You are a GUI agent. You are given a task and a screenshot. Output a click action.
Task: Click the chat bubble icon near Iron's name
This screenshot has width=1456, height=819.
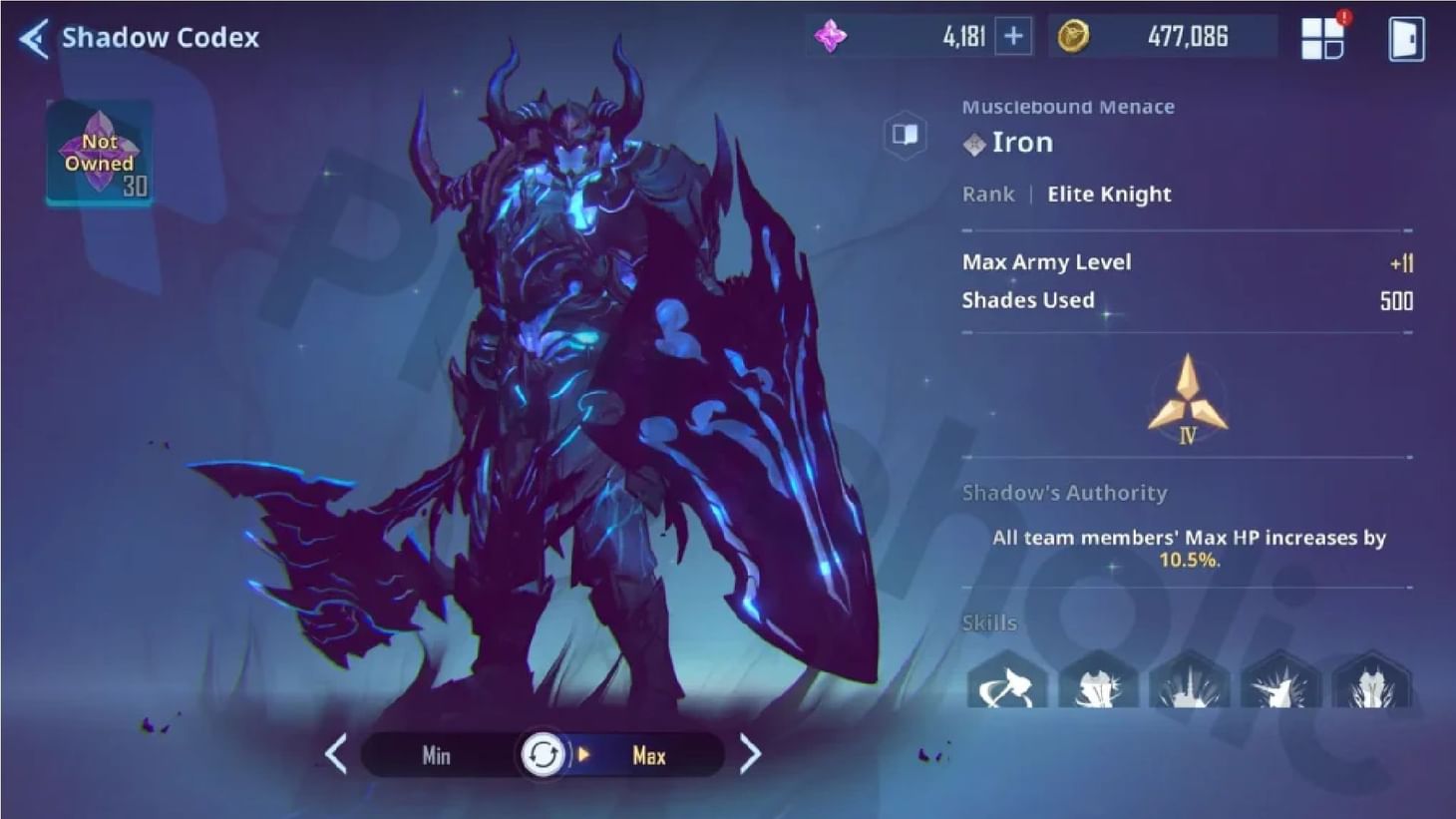point(907,137)
